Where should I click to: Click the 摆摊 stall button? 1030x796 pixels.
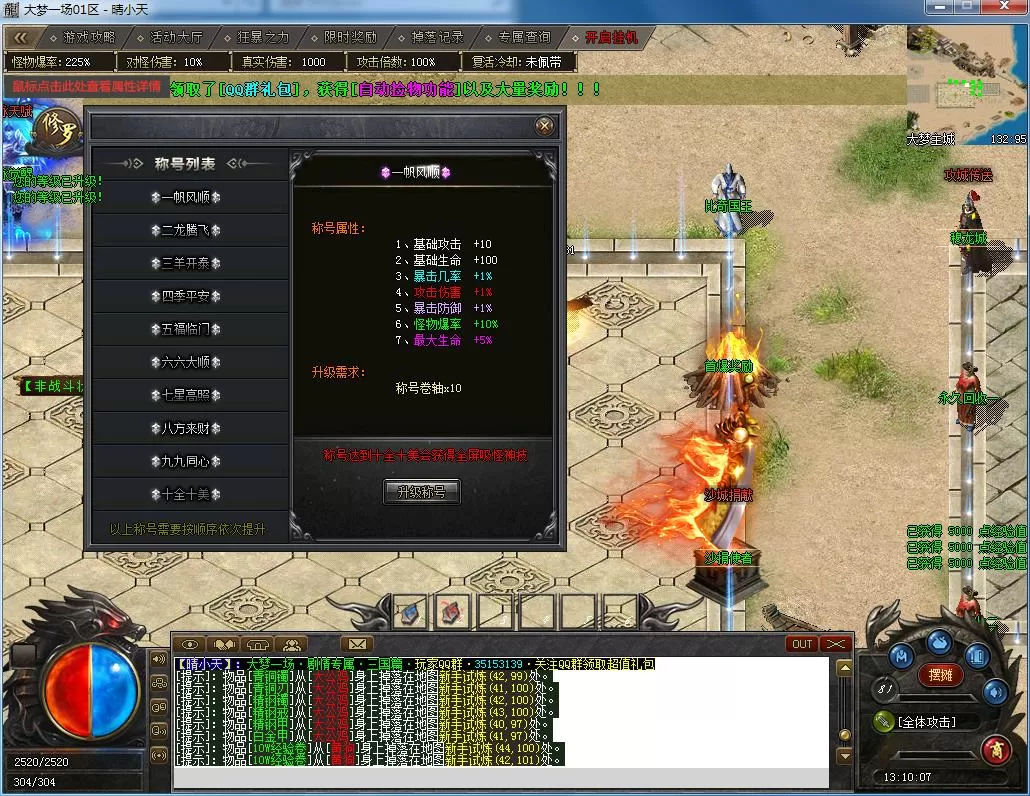(940, 675)
